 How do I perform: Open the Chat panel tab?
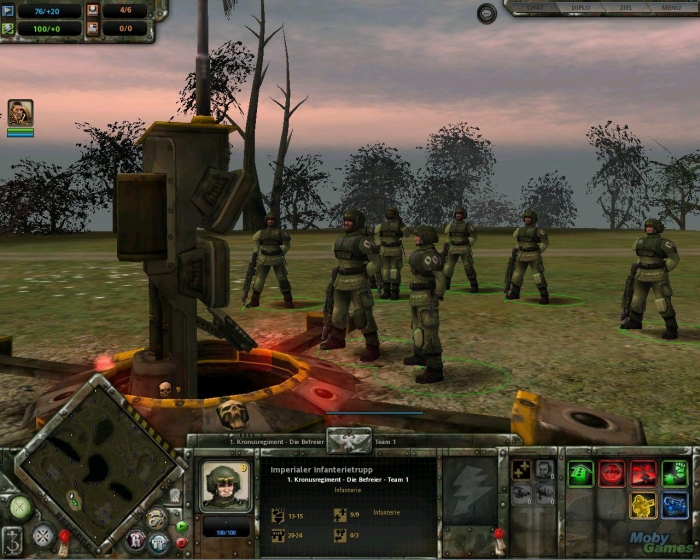click(x=537, y=7)
